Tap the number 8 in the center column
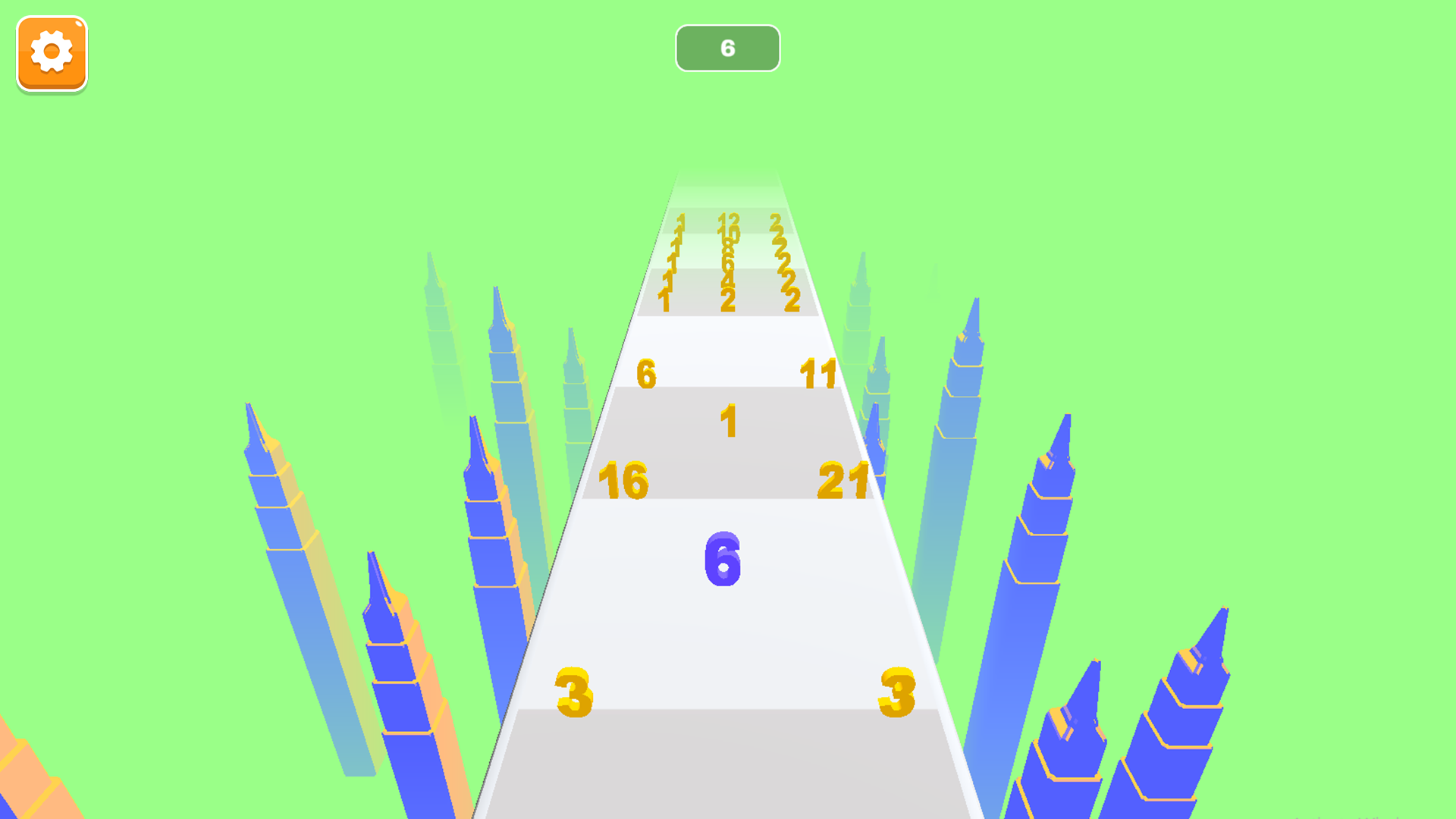Viewport: 1456px width, 819px height. (728, 247)
